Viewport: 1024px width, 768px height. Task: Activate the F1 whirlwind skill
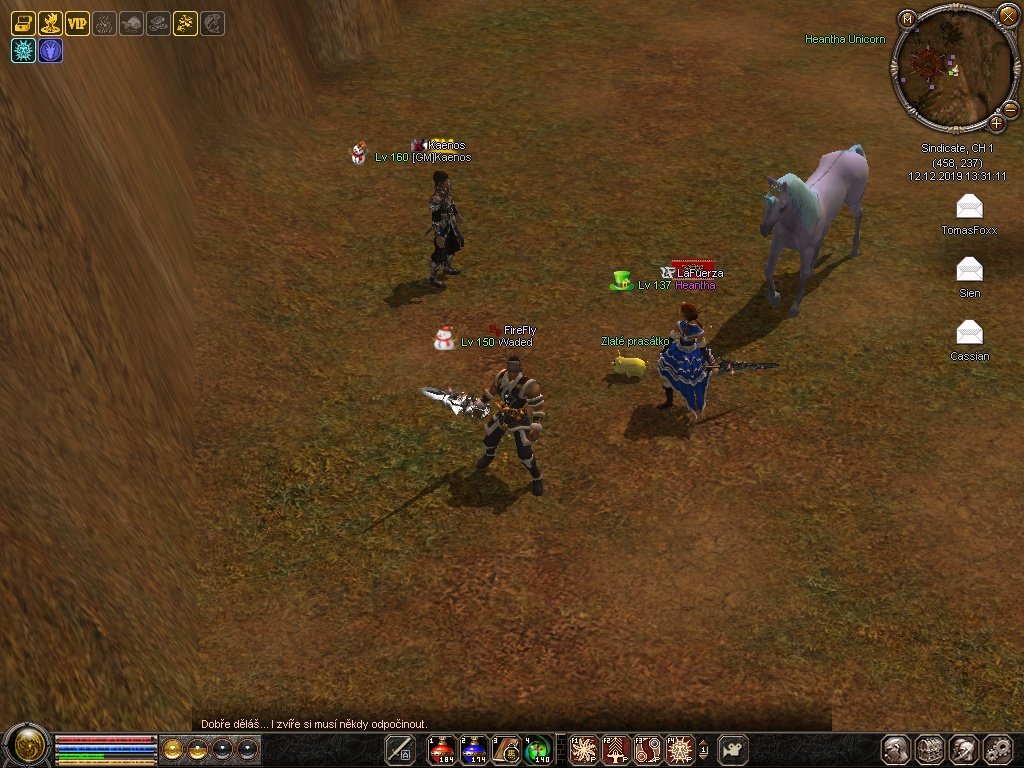coord(584,749)
